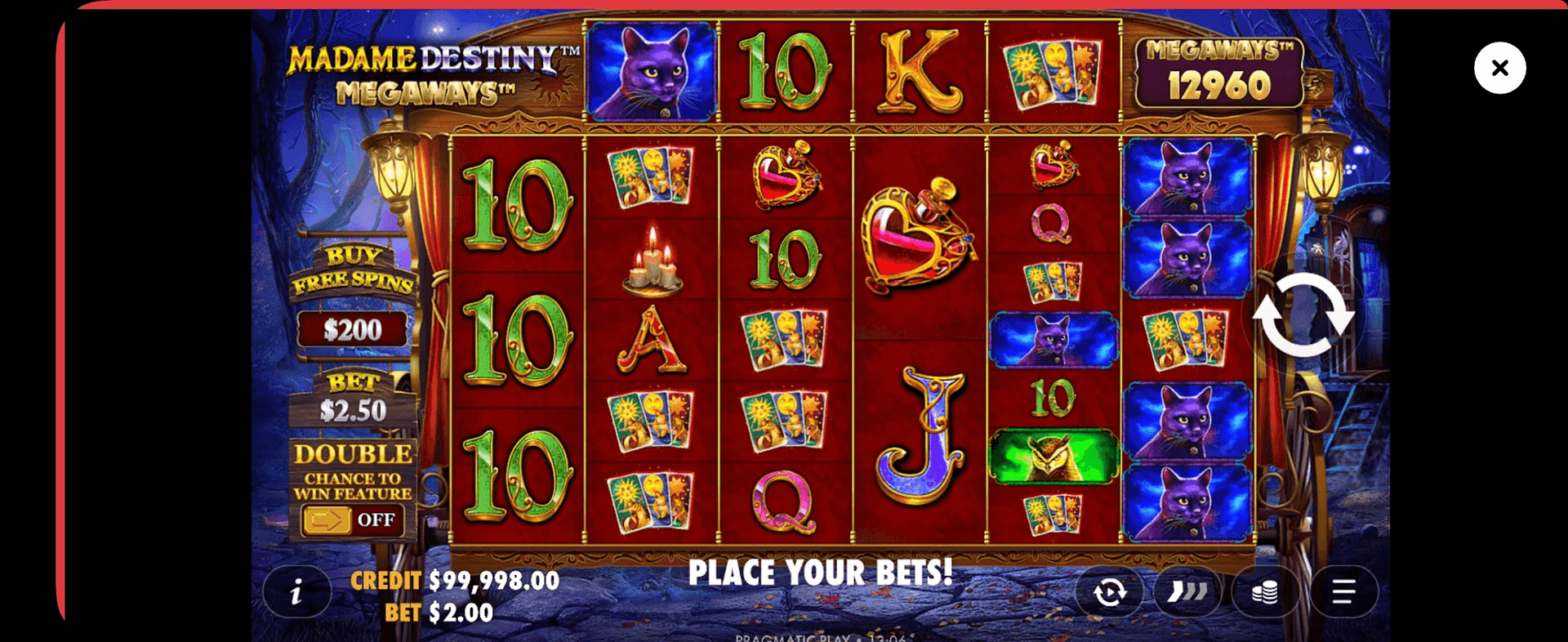Click the PLACE YOUR BETS! banner
1568x642 pixels.
coord(821,573)
